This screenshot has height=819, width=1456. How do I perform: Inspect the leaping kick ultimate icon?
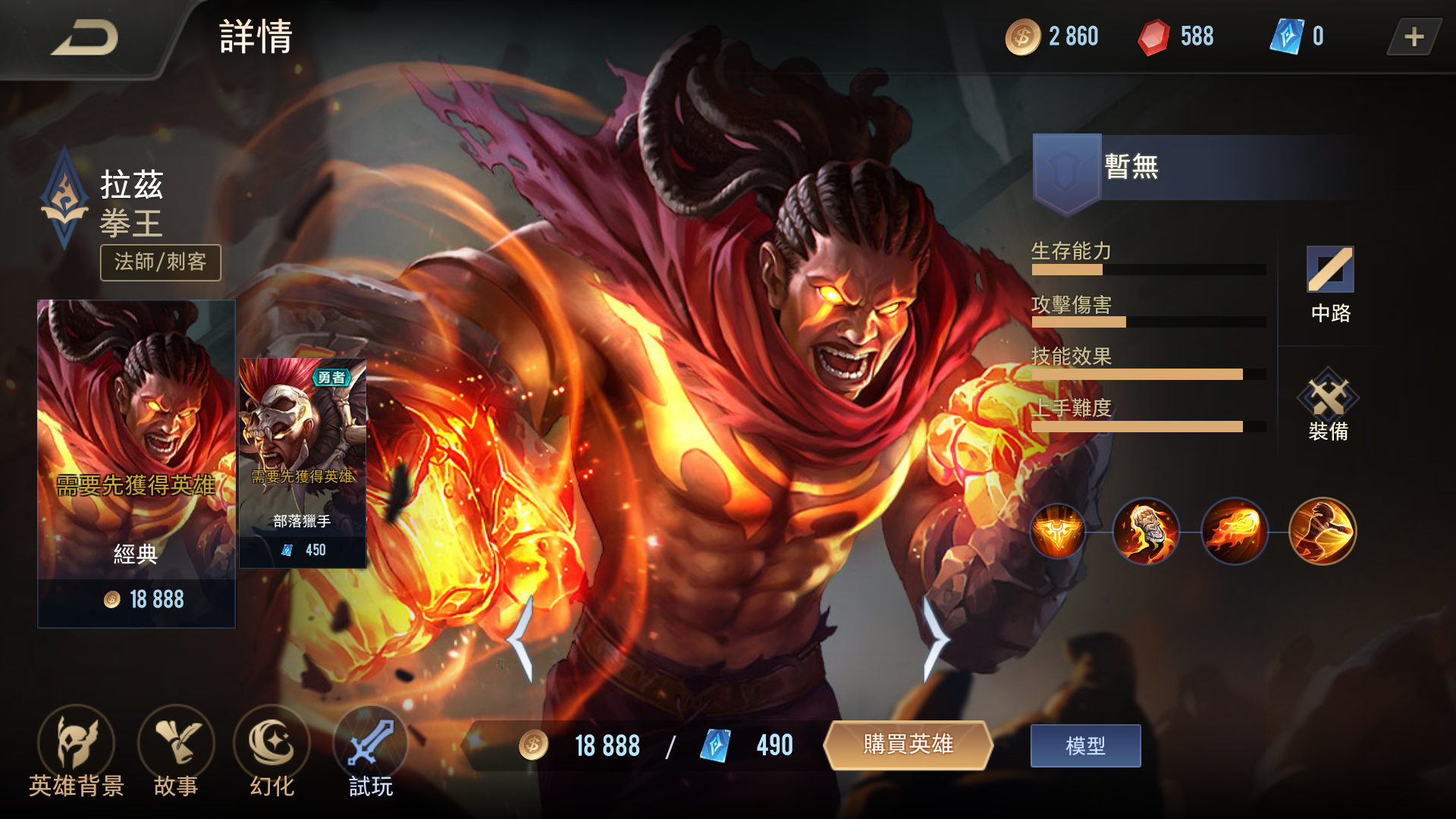[1322, 532]
